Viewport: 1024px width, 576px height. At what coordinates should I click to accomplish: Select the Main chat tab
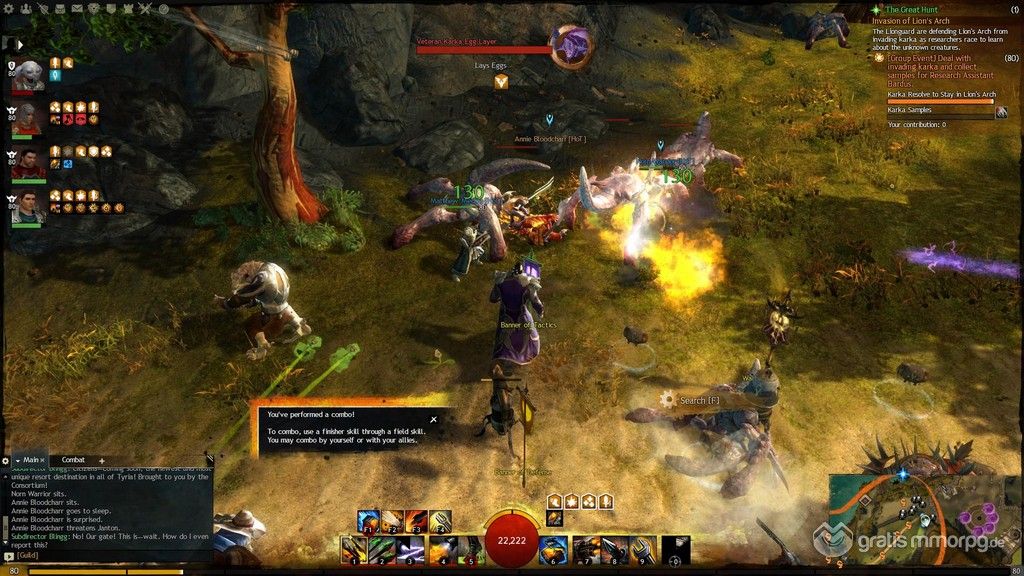click(31, 460)
